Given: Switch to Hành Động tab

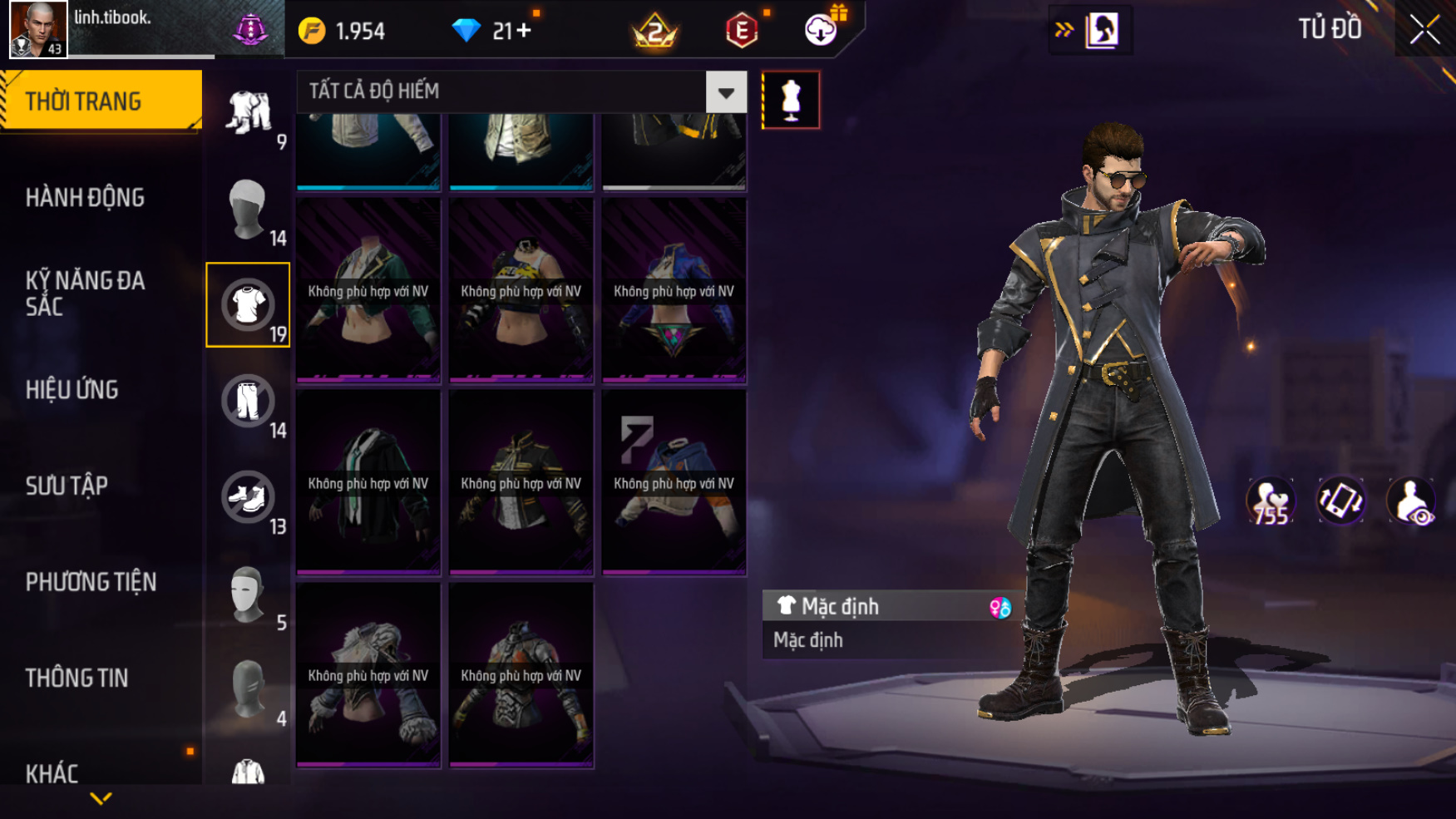Looking at the screenshot, I should click(x=85, y=198).
